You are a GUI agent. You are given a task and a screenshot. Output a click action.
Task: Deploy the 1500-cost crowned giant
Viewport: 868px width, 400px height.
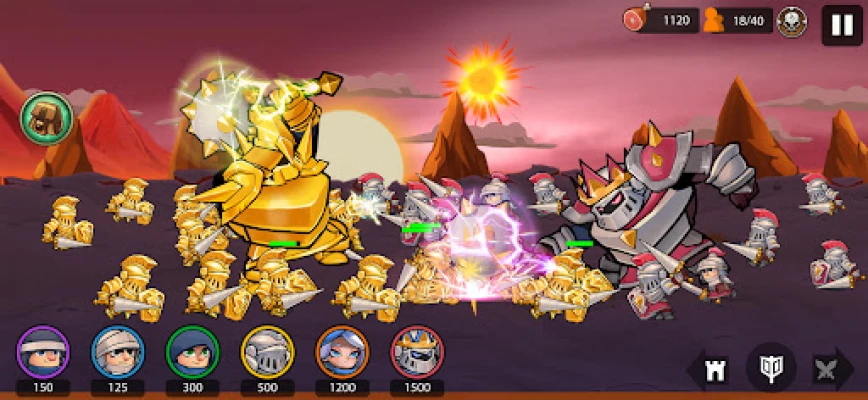point(417,352)
